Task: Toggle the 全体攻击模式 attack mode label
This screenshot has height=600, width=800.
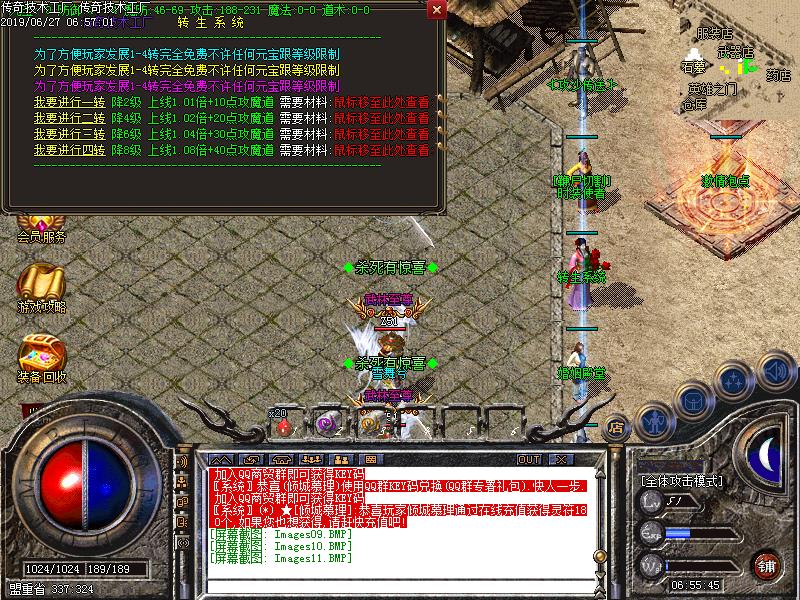Action: pyautogui.click(x=682, y=481)
